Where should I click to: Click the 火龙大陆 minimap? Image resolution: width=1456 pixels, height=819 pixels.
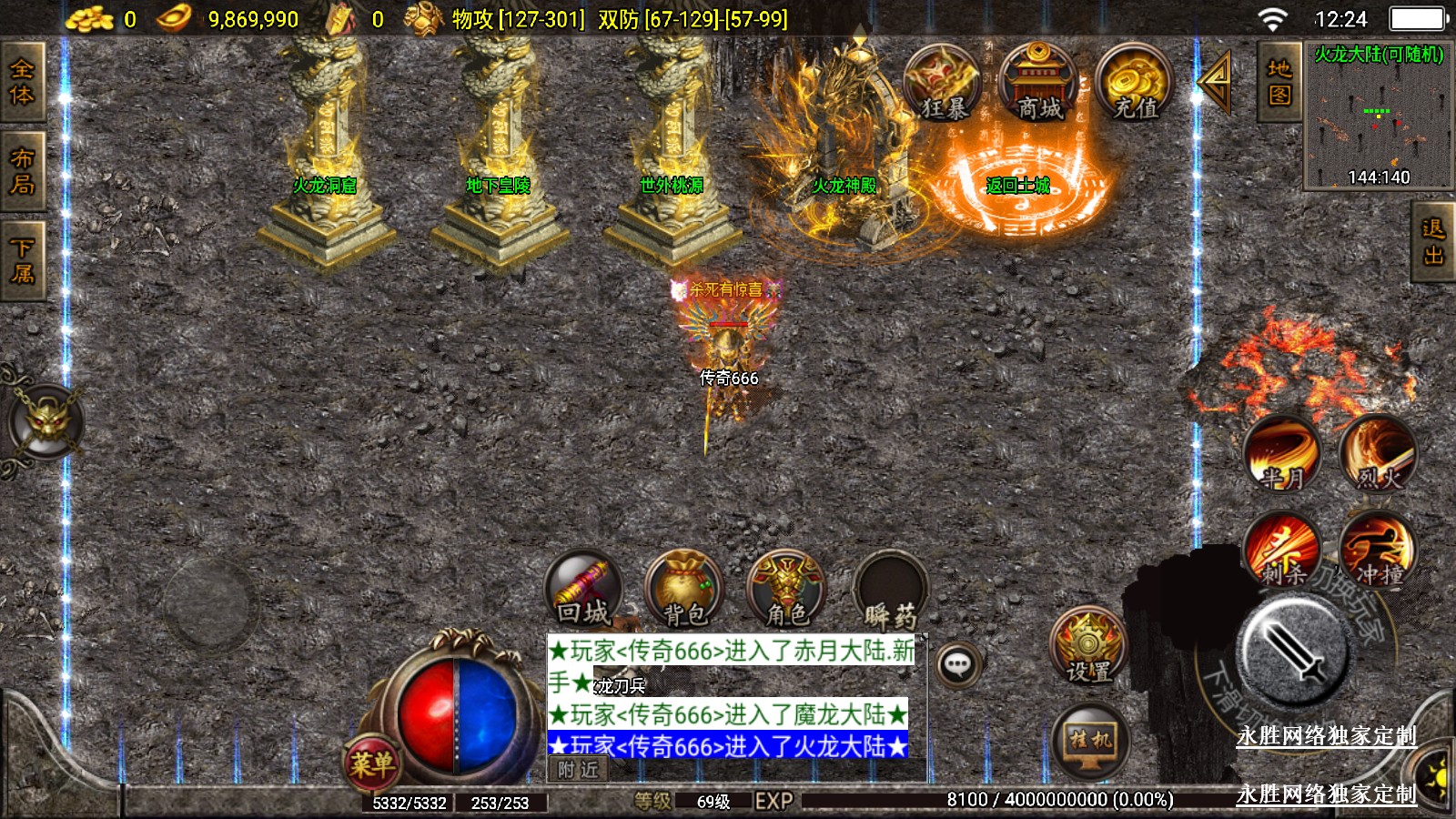(x=1378, y=116)
